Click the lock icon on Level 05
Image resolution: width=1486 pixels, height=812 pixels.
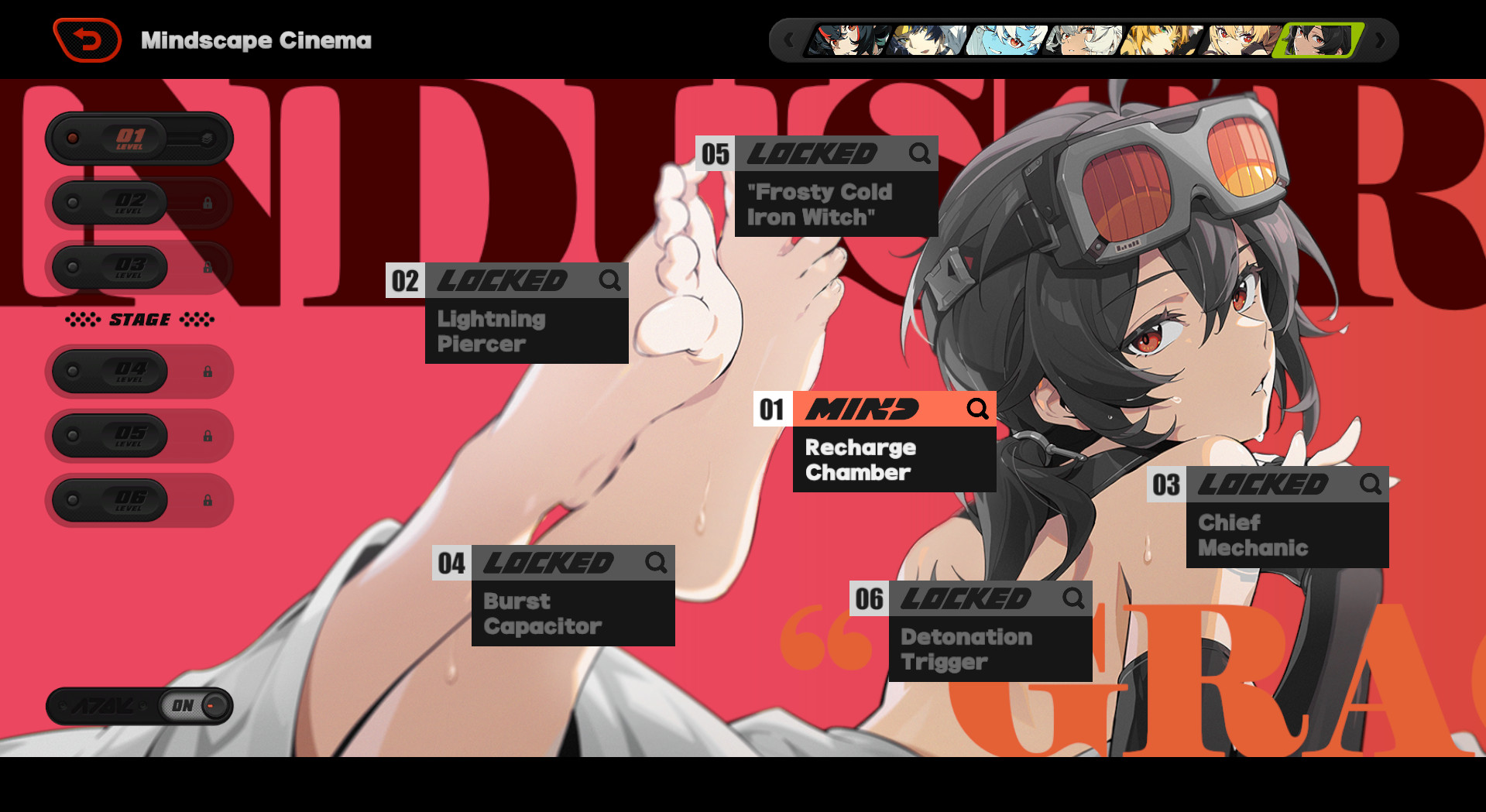pos(208,436)
